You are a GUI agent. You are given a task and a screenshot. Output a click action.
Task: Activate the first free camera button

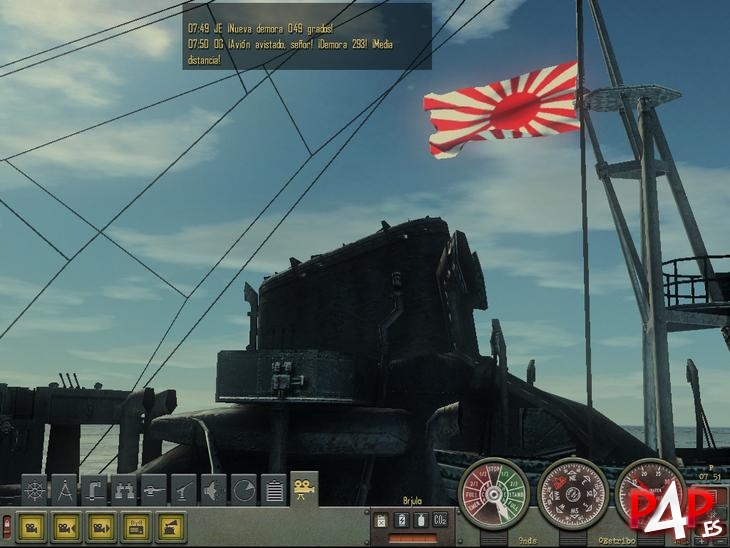click(x=32, y=527)
